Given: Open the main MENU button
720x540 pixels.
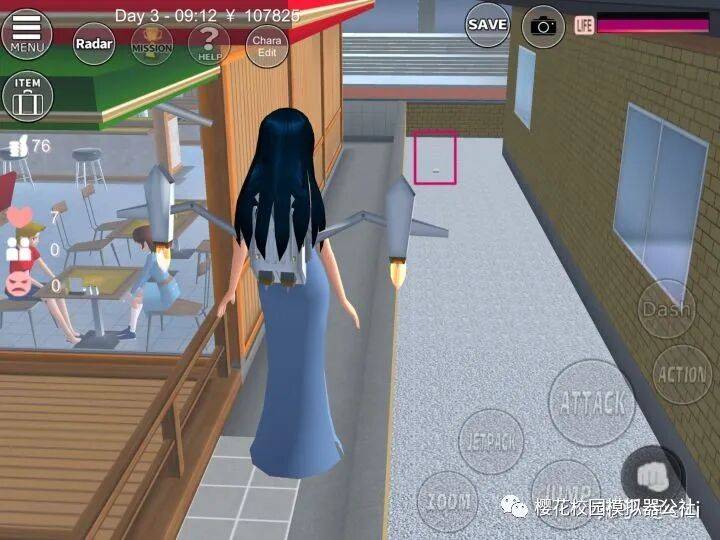Looking at the screenshot, I should point(27,32).
